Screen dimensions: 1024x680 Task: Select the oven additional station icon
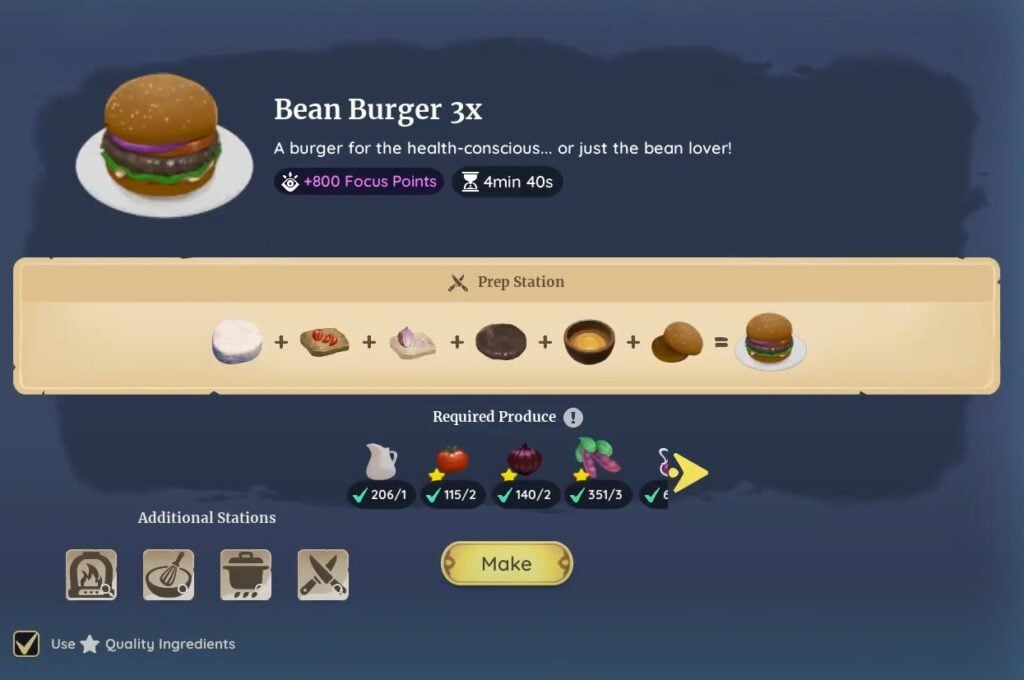pyautogui.click(x=91, y=575)
